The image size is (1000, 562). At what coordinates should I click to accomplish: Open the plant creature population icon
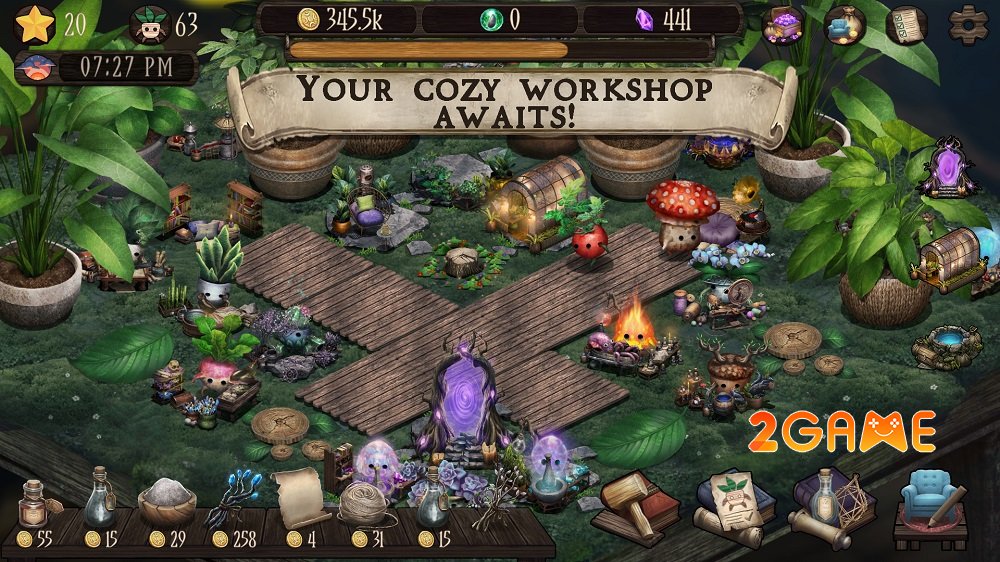pos(149,26)
